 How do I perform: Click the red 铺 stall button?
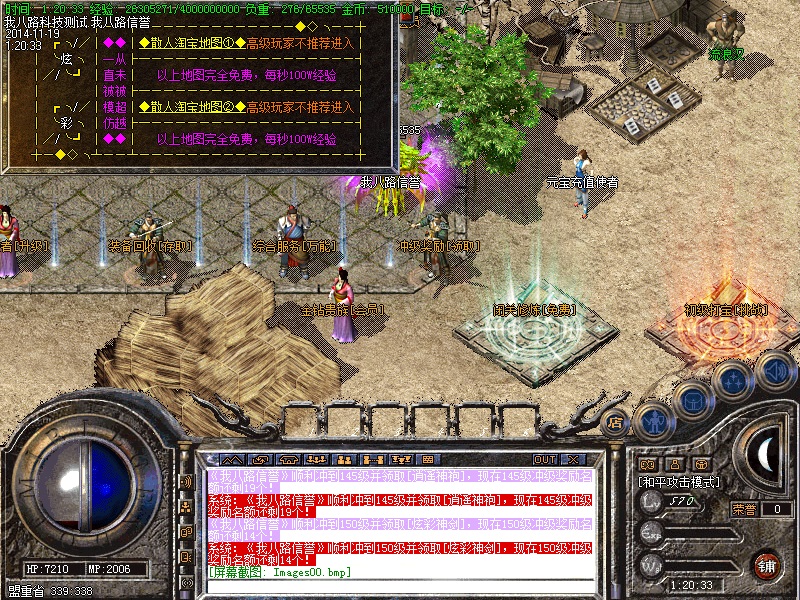[767, 564]
